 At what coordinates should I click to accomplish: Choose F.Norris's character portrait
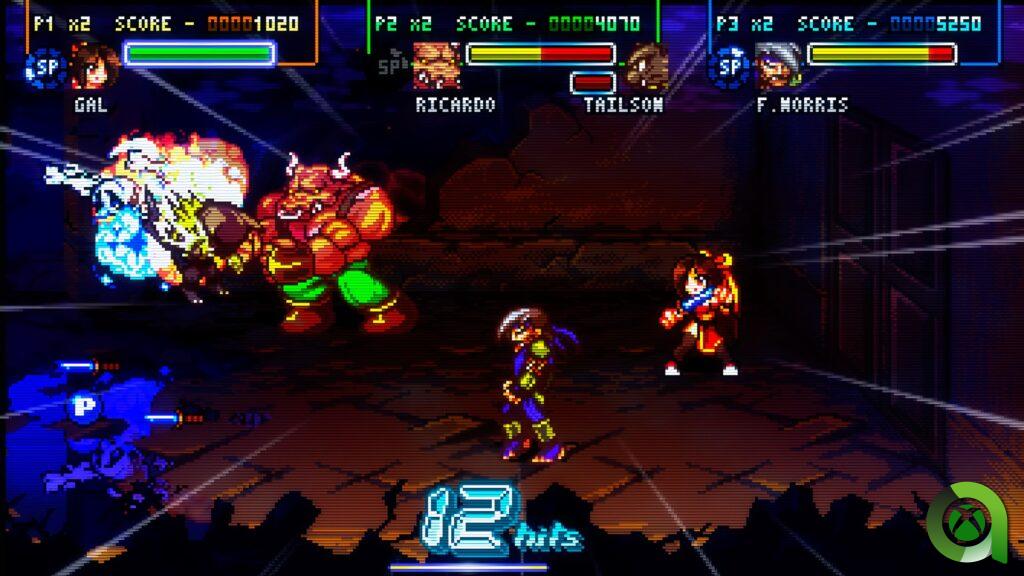click(778, 66)
